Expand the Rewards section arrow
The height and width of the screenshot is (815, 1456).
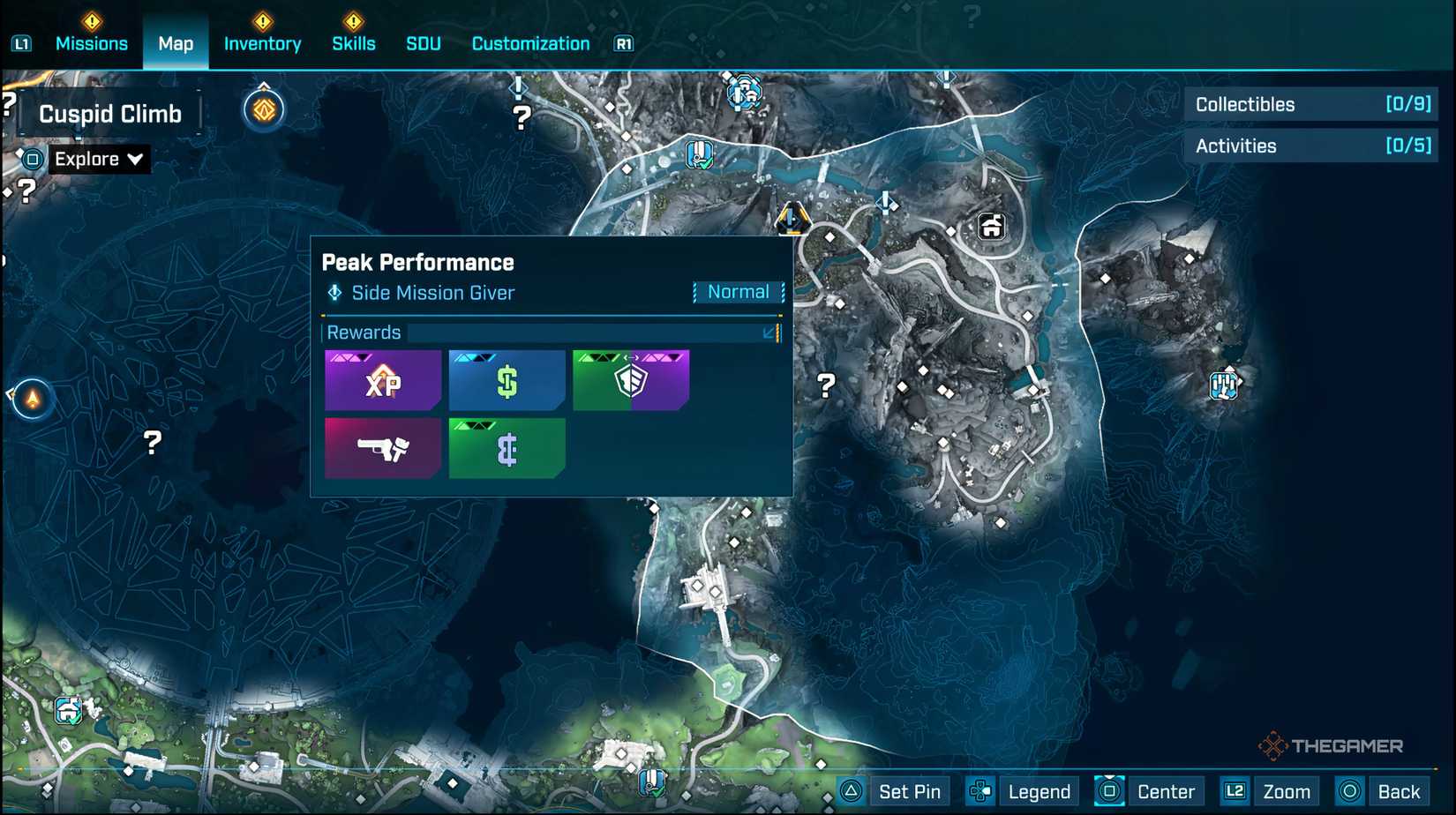pyautogui.click(x=770, y=333)
